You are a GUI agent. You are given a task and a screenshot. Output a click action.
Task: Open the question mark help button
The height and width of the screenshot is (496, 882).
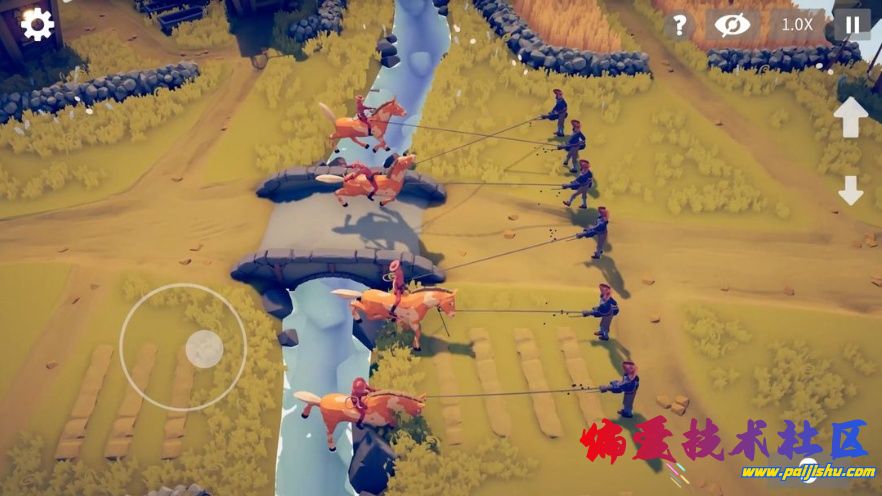point(679,25)
